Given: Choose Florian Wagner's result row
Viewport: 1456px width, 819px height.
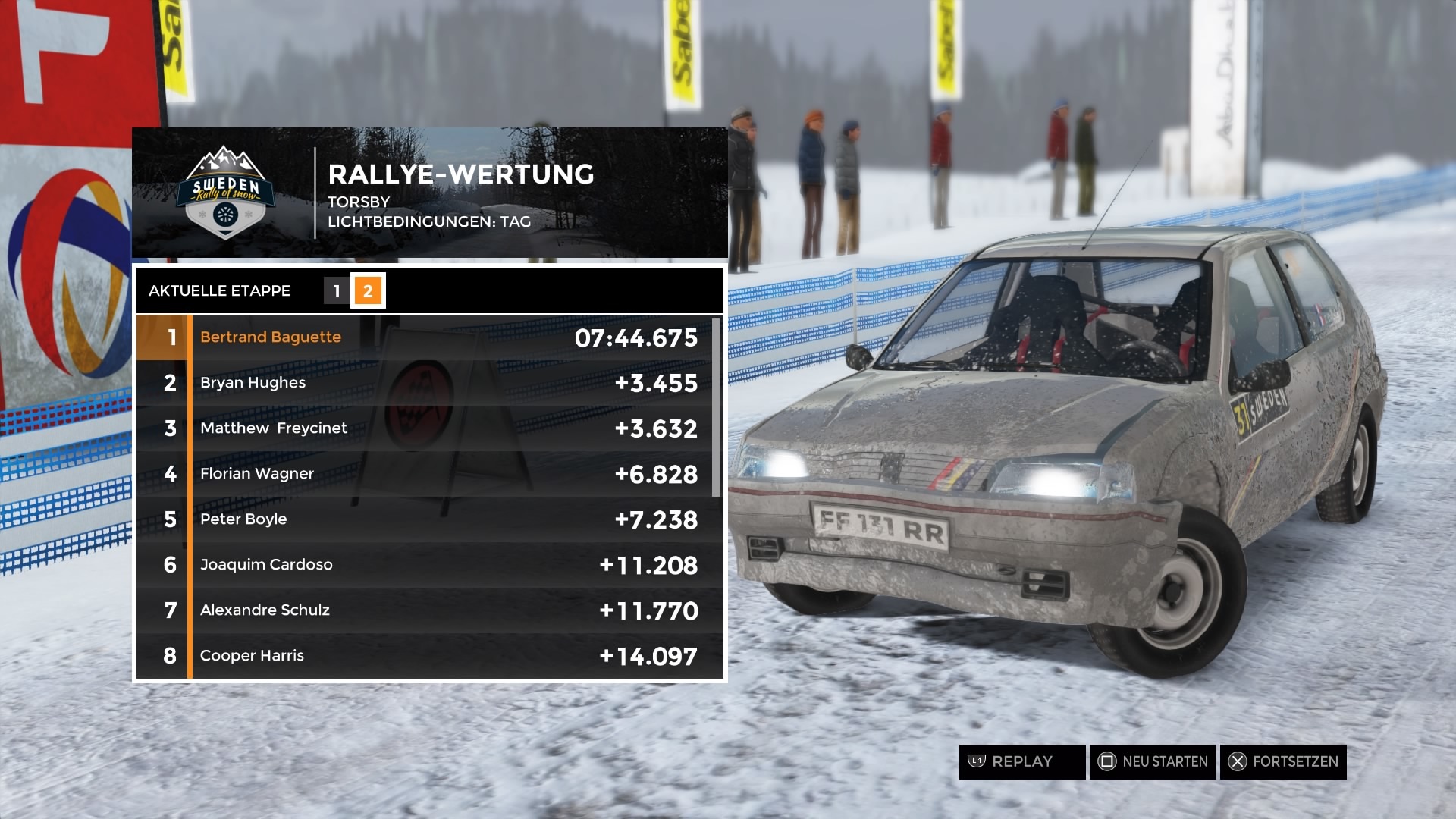Looking at the screenshot, I should (x=429, y=474).
